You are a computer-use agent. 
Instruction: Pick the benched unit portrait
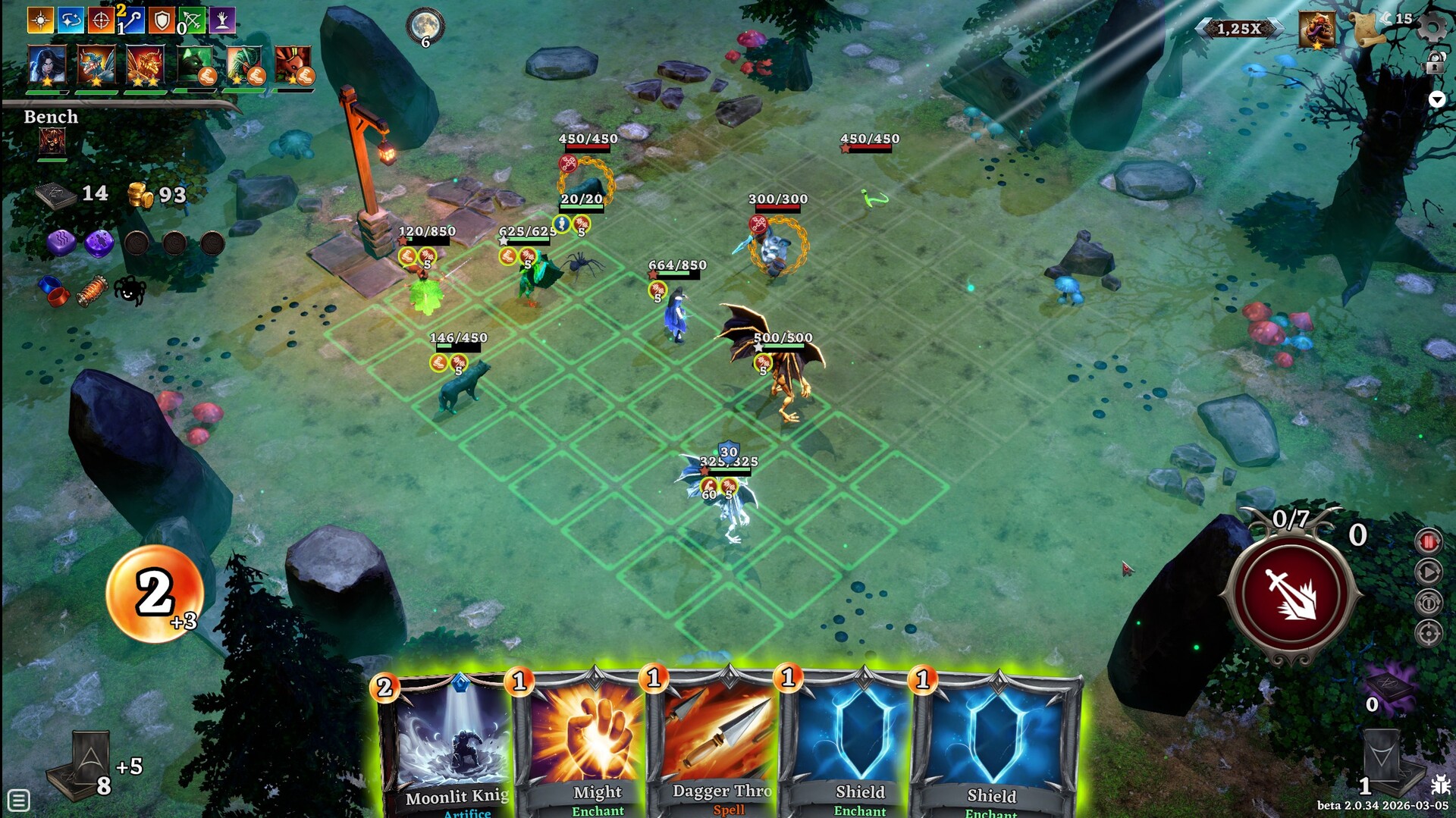click(x=52, y=141)
